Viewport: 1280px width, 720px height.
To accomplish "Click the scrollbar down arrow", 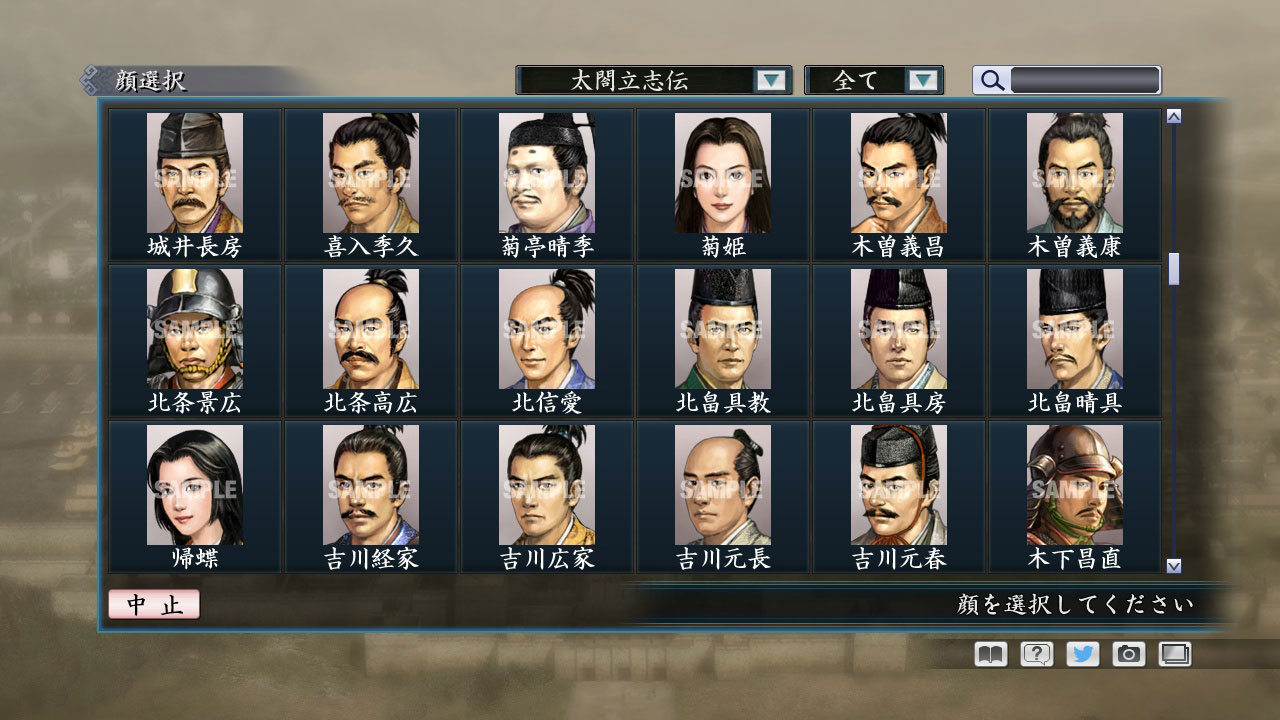I will (1172, 565).
